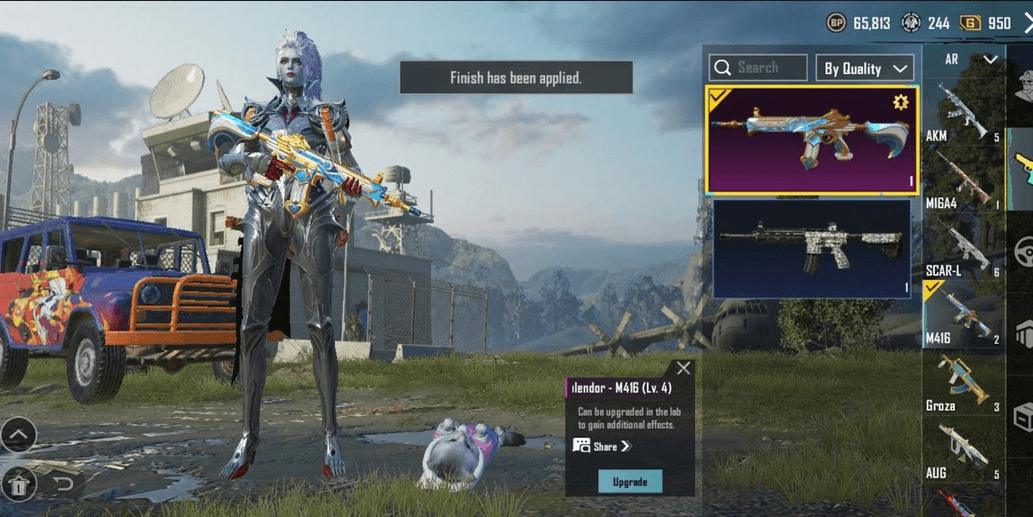1033x517 pixels.
Task: Open the By Quality sort dropdown
Action: coord(866,68)
